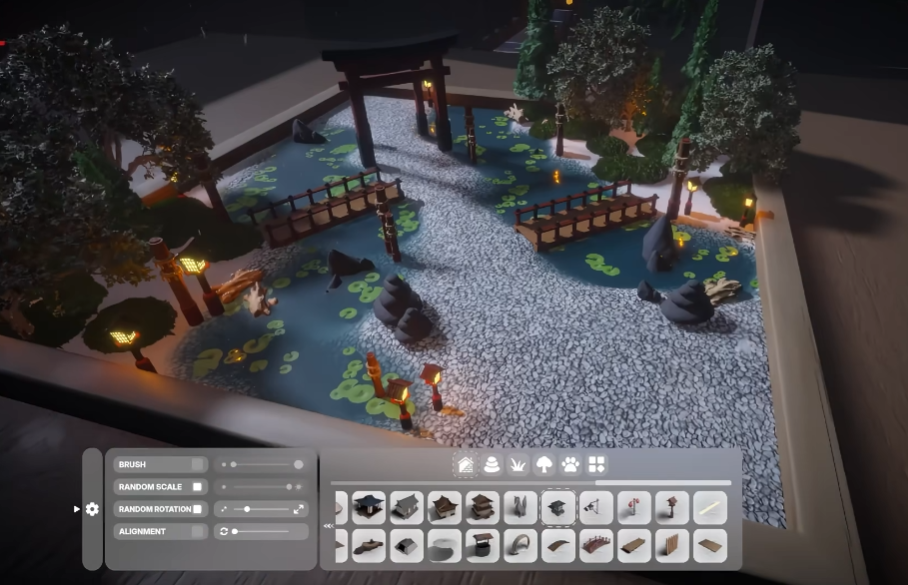Viewport: 908px width, 585px height.
Task: Toggle the Alignment checkbox
Action: click(198, 531)
